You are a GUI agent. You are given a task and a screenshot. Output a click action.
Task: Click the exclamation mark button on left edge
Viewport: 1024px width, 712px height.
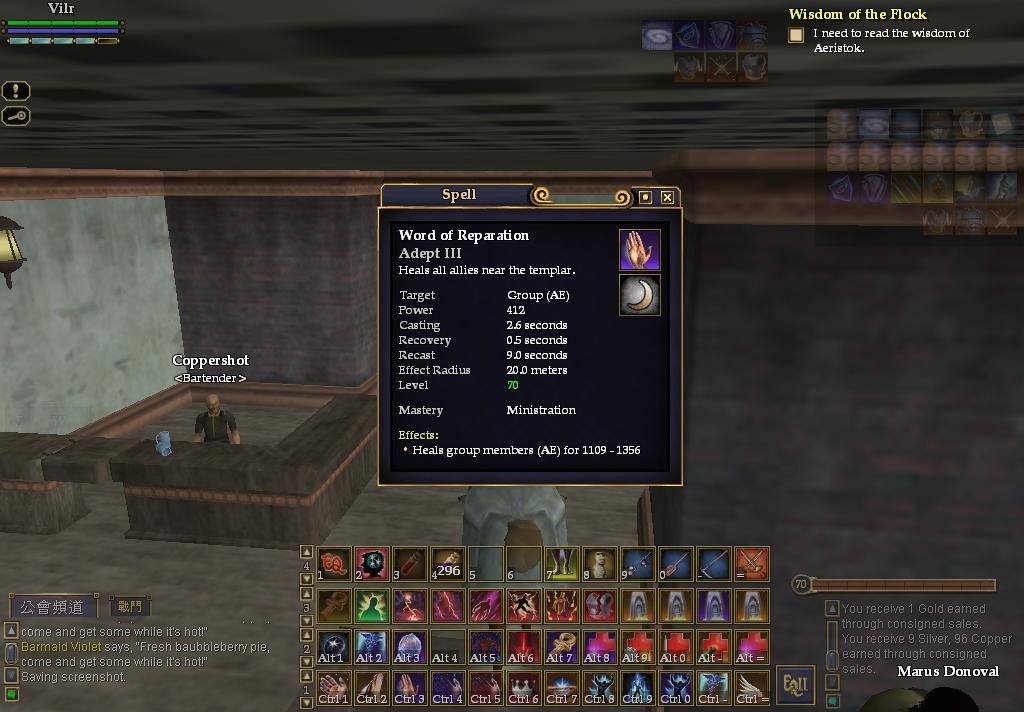coord(16,91)
